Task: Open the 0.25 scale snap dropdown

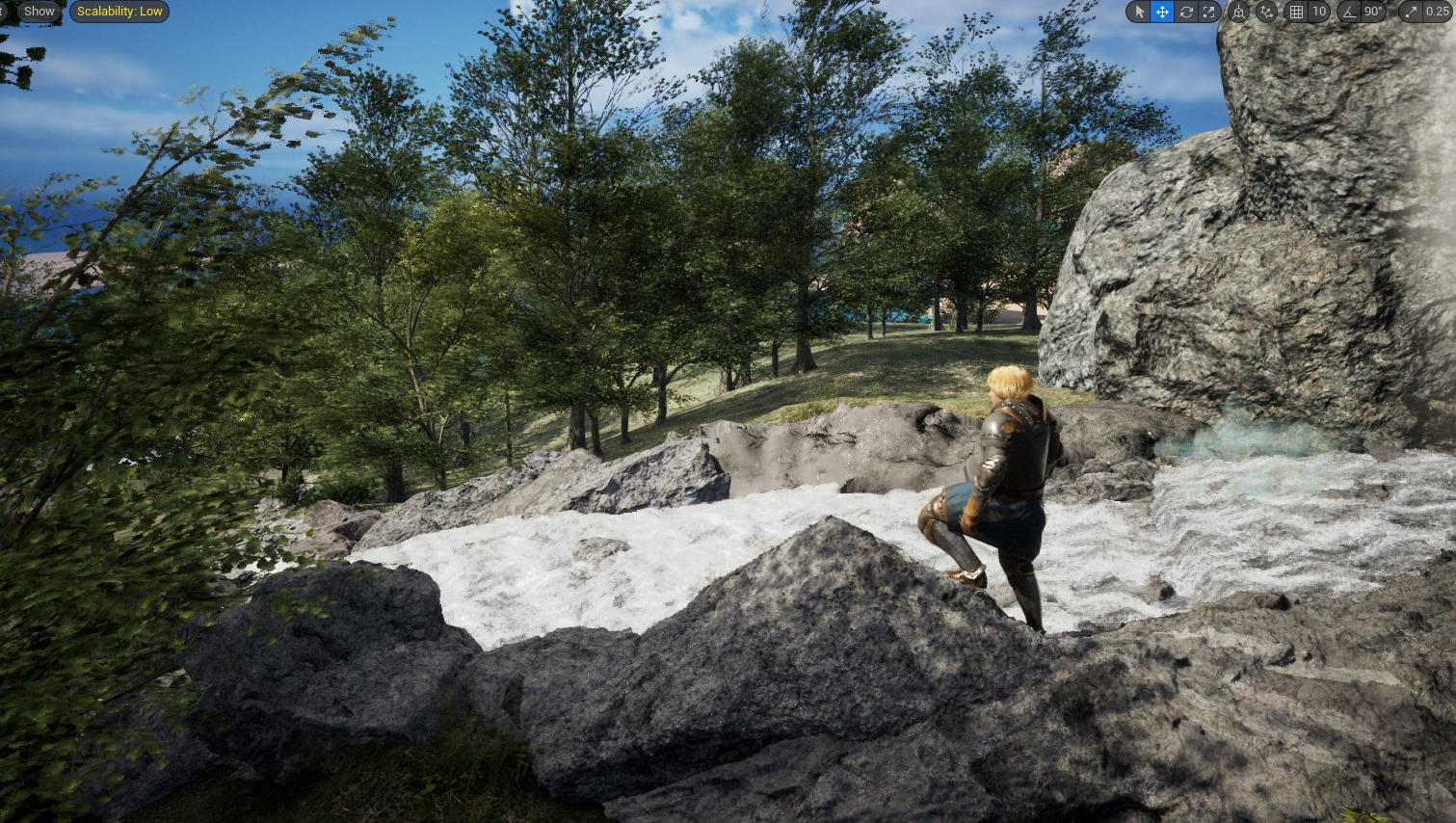Action: pos(1436,12)
